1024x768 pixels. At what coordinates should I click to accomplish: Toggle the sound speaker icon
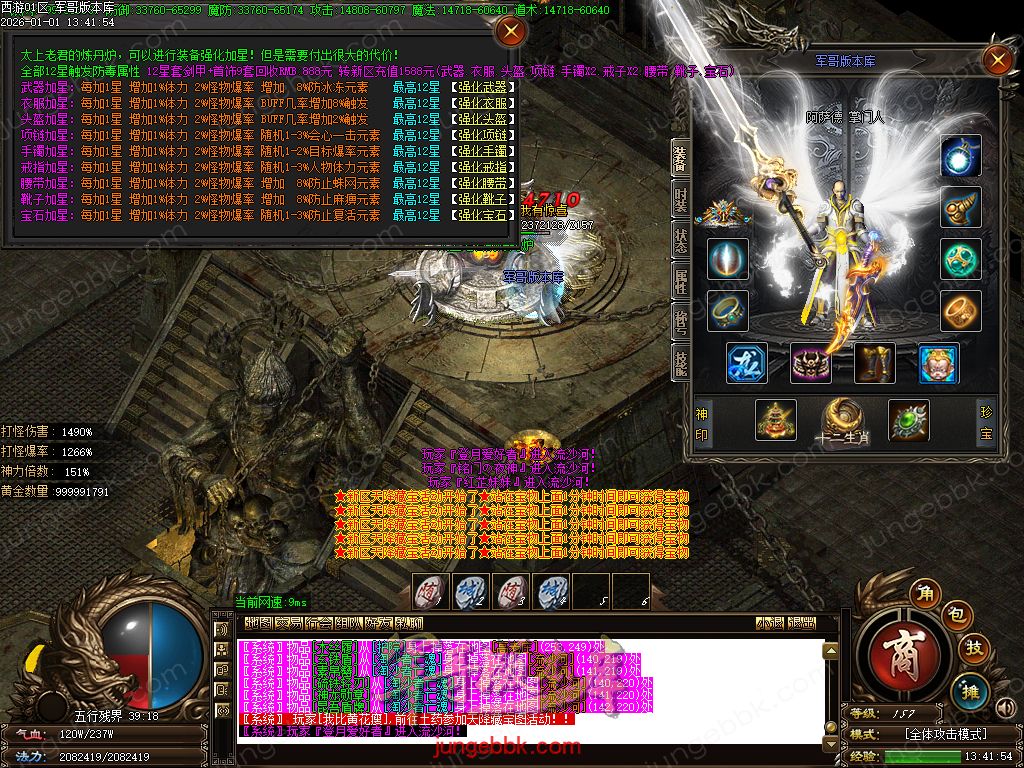[1006, 709]
